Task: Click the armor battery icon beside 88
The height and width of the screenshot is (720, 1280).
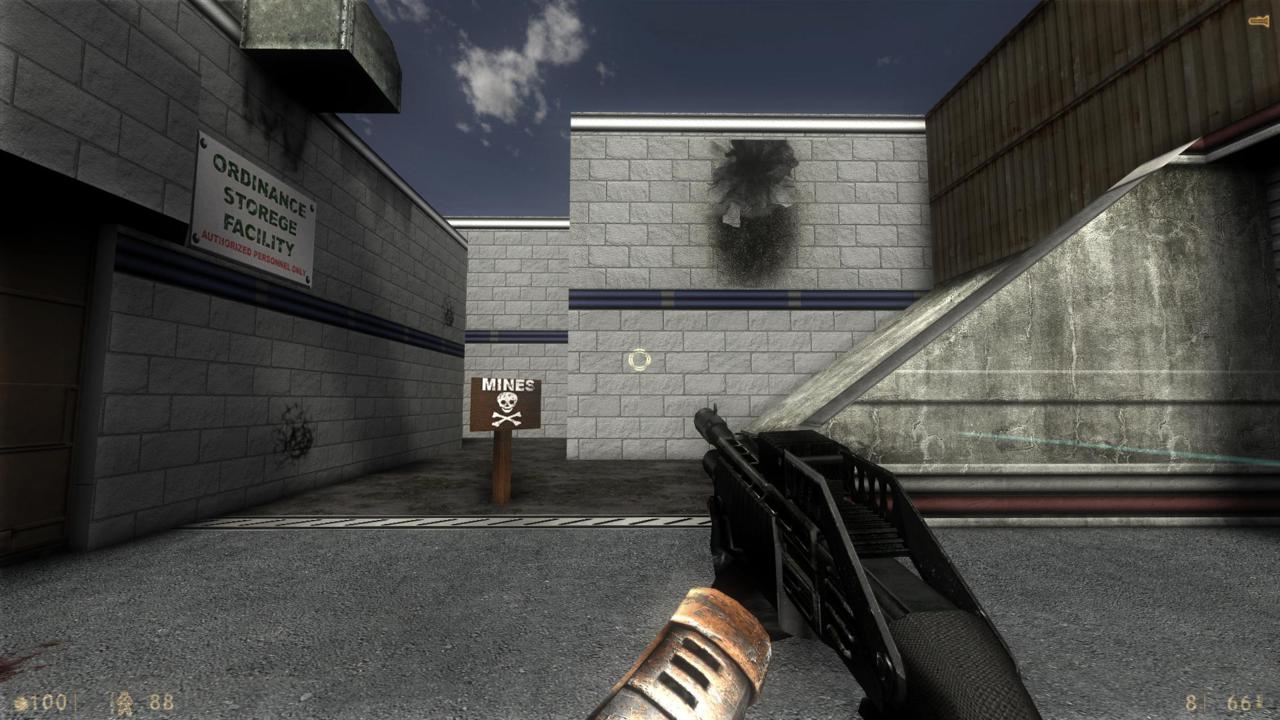Action: [122, 701]
